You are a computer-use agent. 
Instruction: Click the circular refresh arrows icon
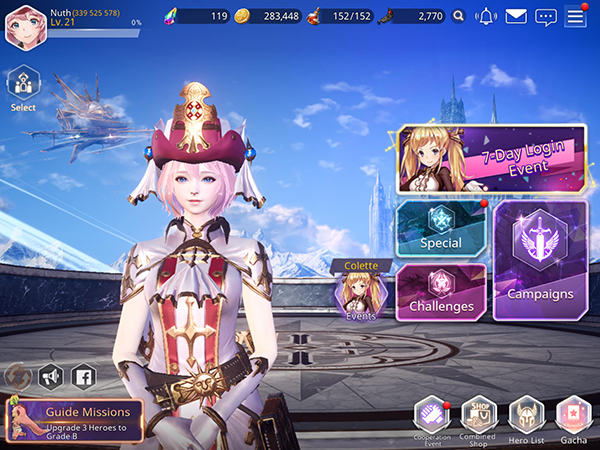(17, 377)
